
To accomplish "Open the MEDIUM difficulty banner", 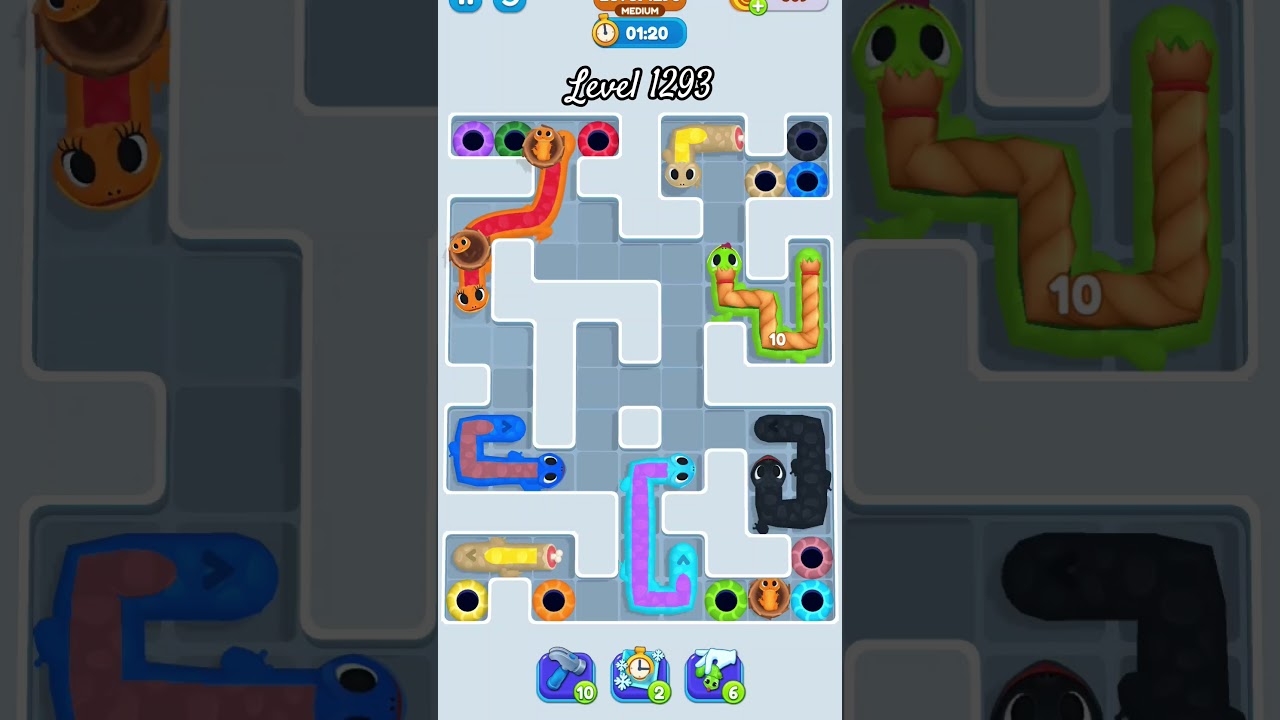I will click(x=640, y=8).
